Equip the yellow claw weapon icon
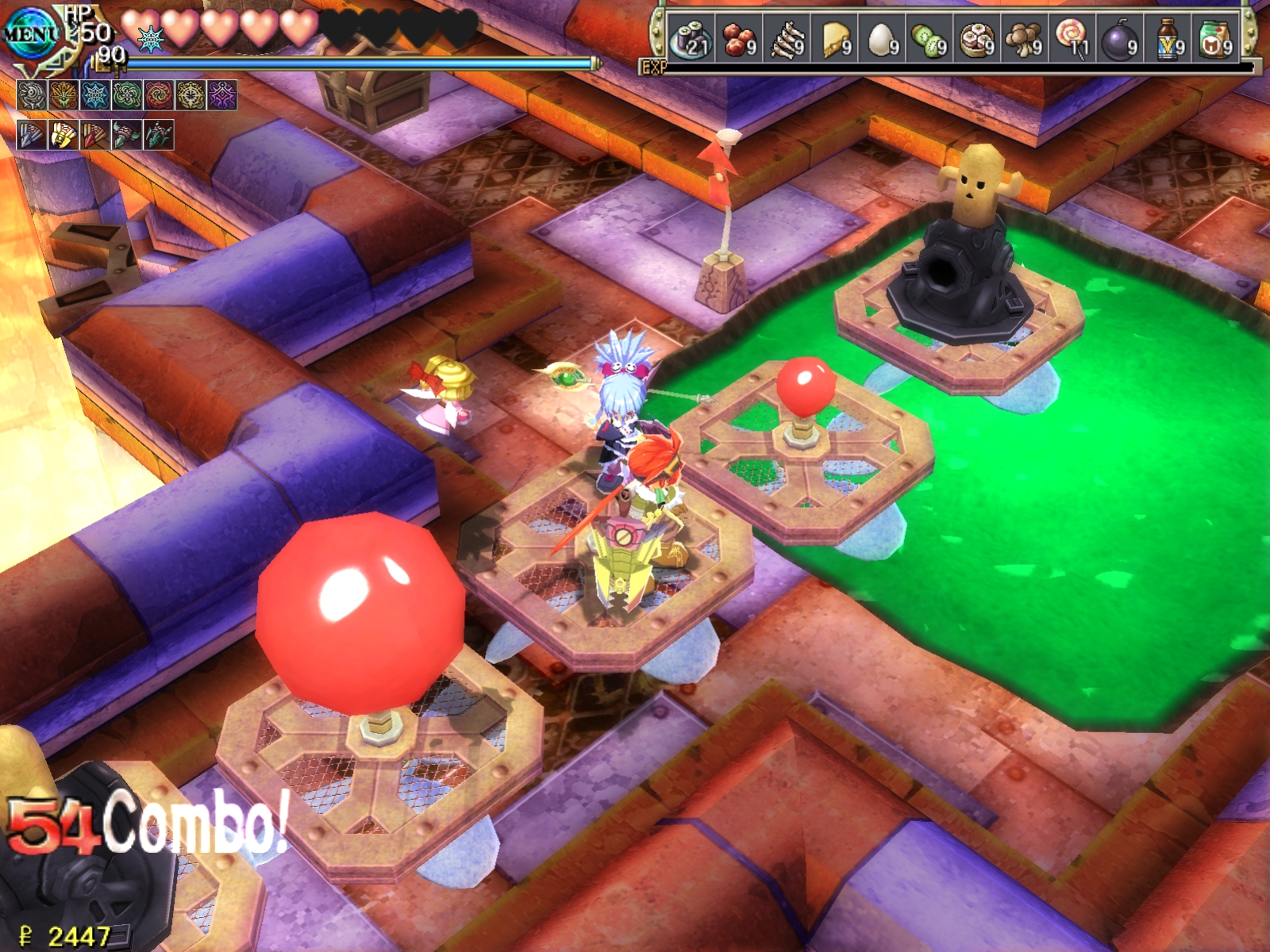This screenshot has width=1270, height=952. (x=63, y=136)
